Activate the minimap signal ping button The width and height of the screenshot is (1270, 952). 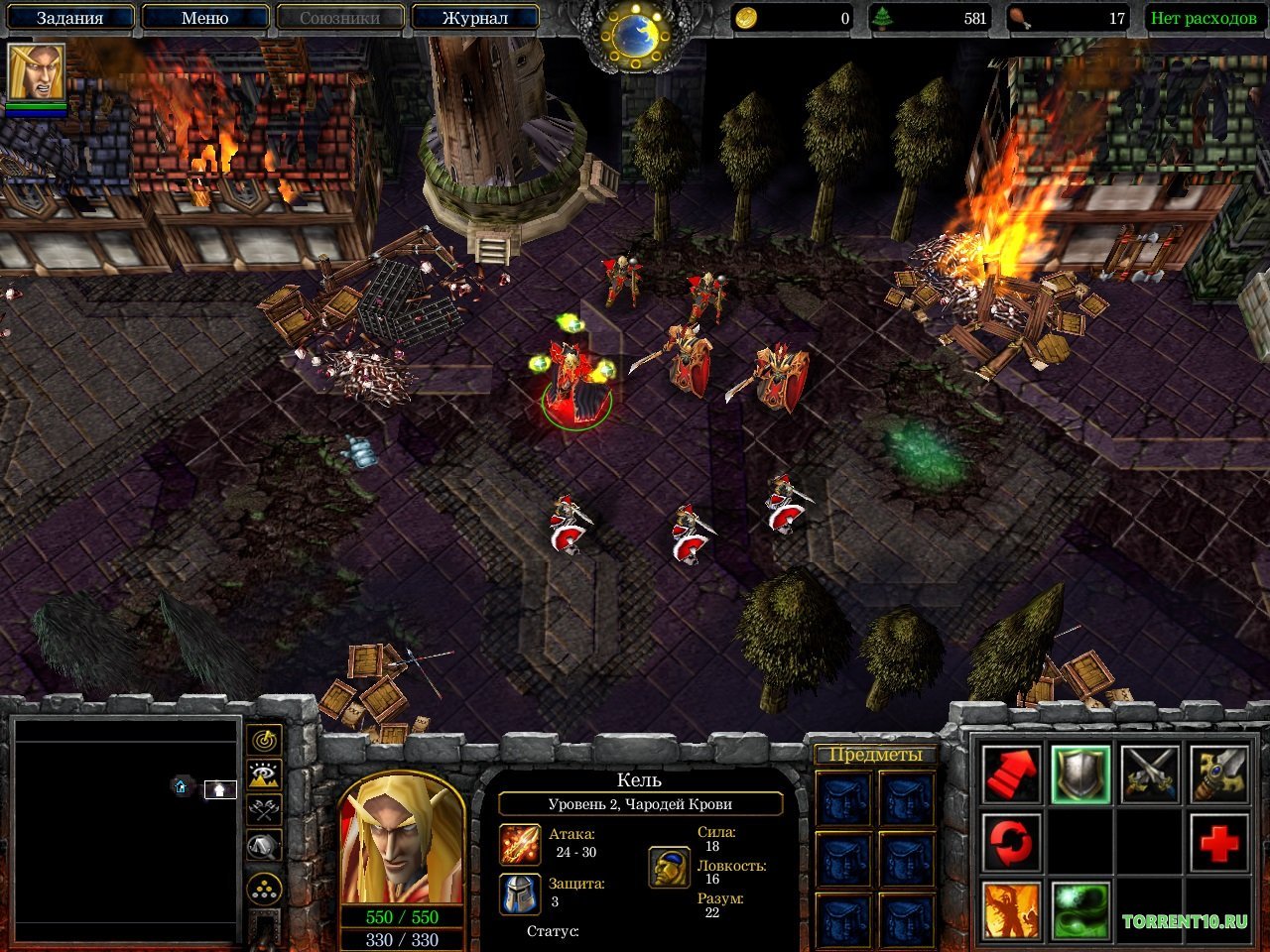(264, 740)
